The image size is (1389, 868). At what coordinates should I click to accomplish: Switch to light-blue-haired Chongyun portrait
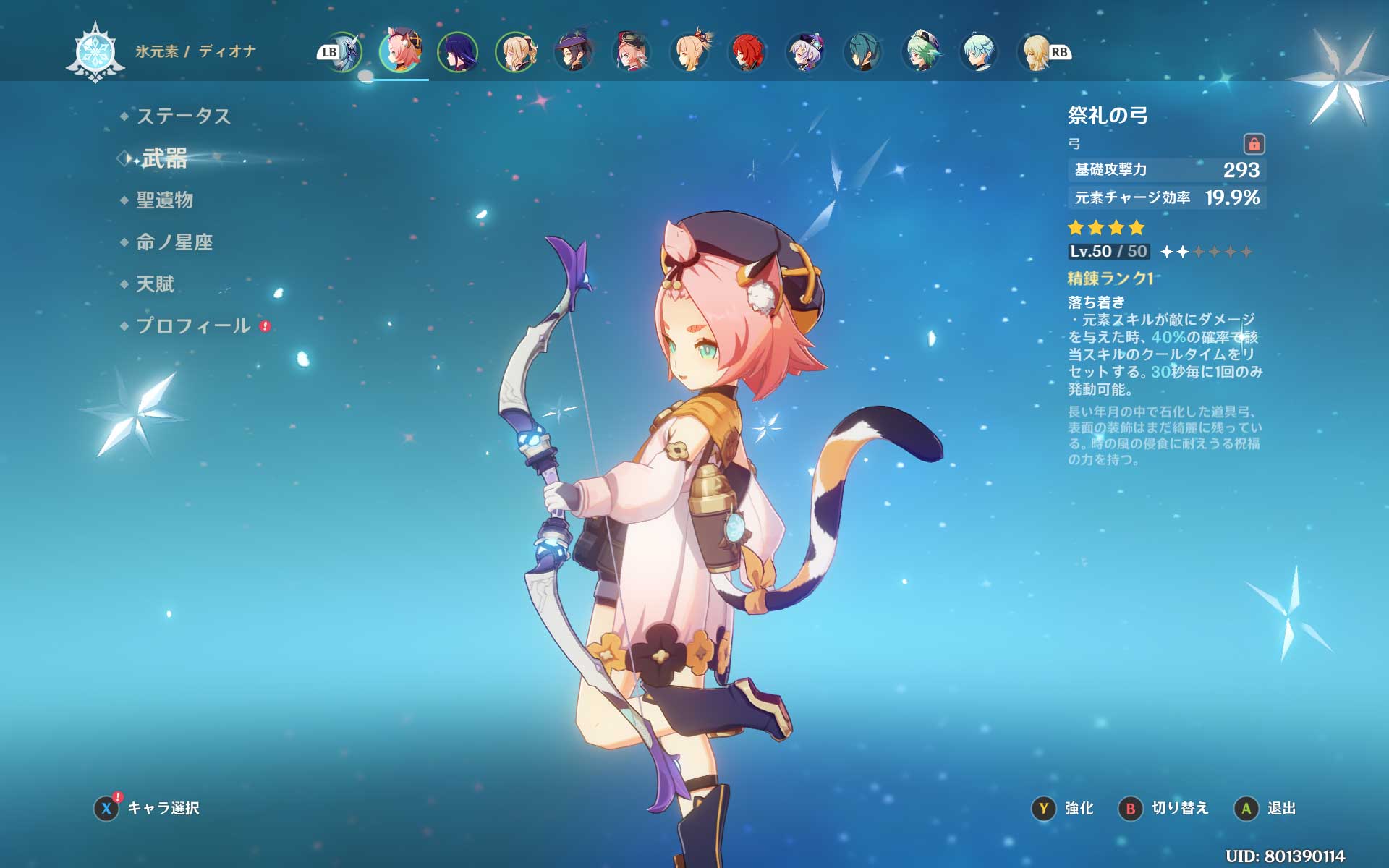pos(979,51)
